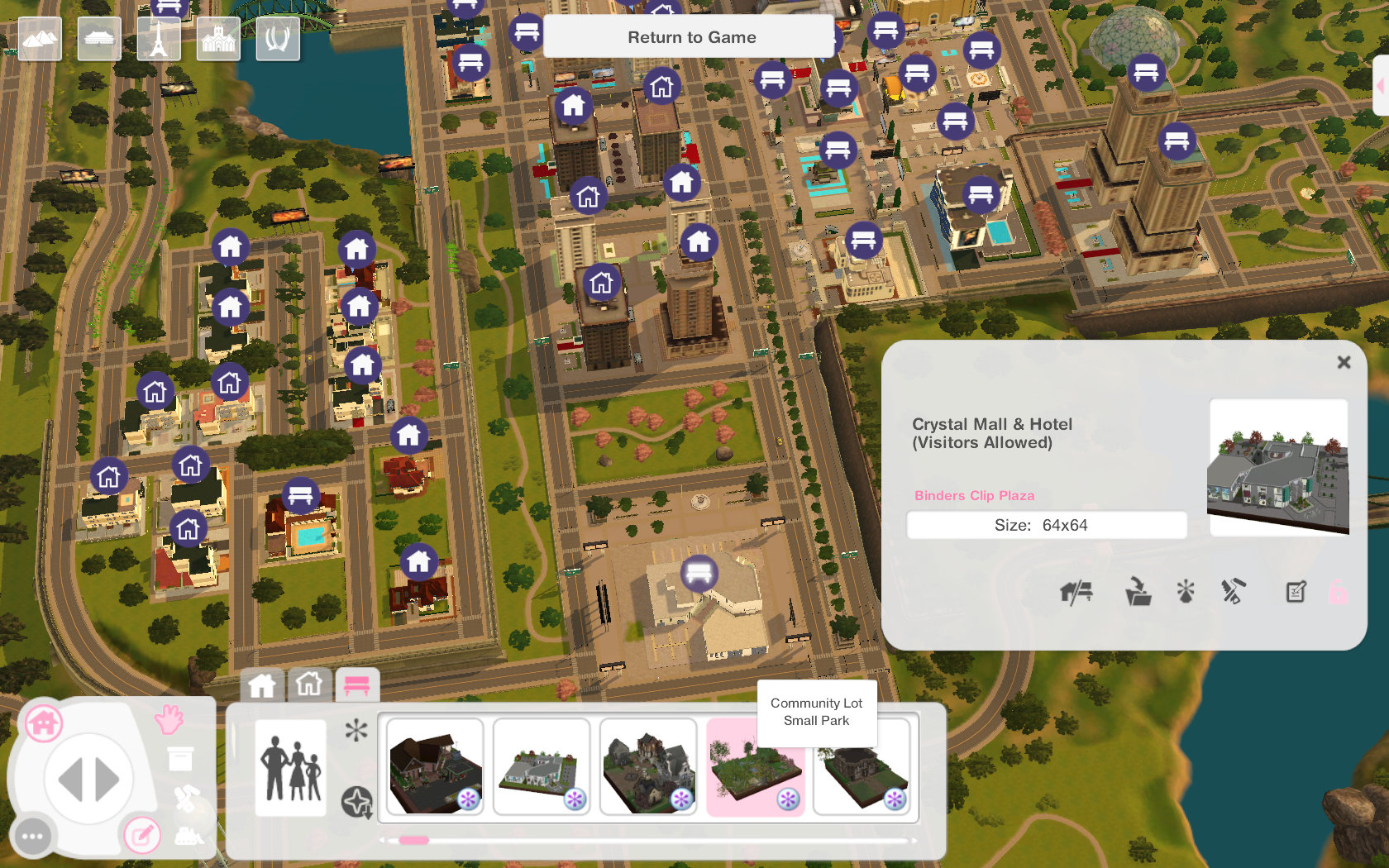The width and height of the screenshot is (1389, 868).
Task: Toggle the occupied houses map filter
Action: click(263, 685)
